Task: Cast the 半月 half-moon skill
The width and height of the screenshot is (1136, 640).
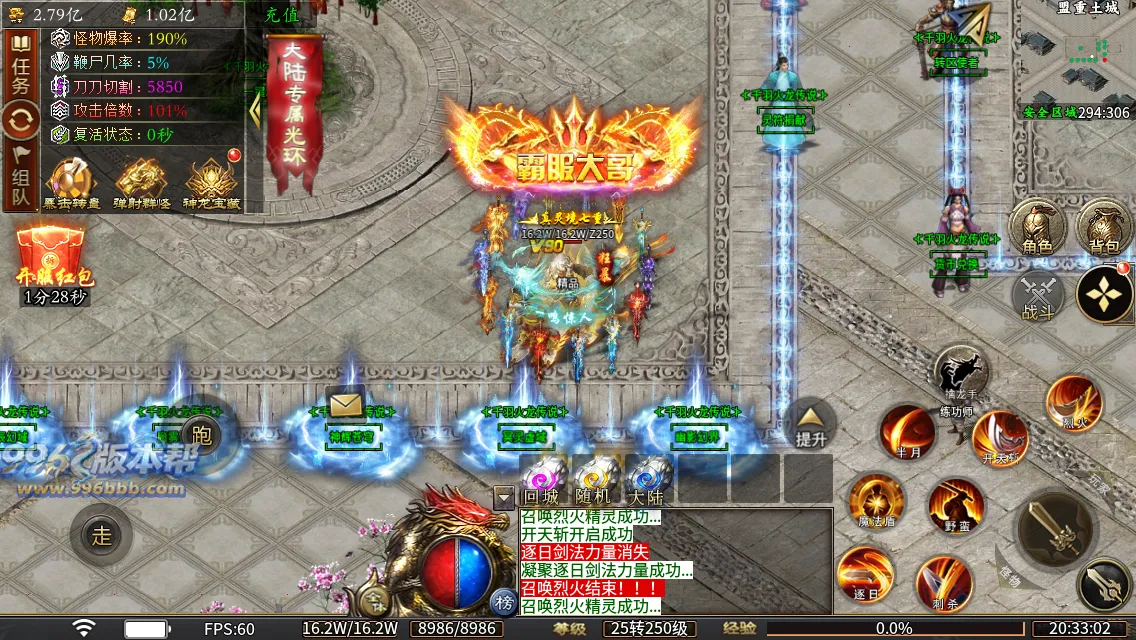Action: pyautogui.click(x=907, y=431)
